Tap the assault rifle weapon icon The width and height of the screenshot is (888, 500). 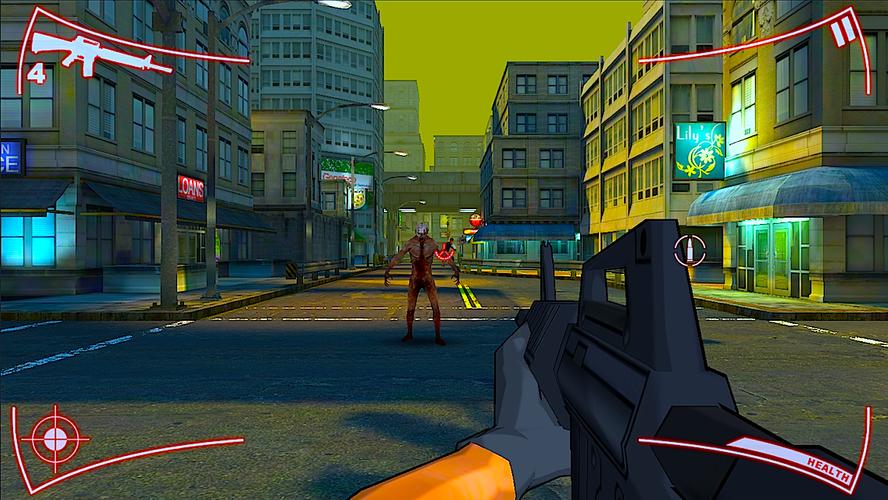(88, 49)
